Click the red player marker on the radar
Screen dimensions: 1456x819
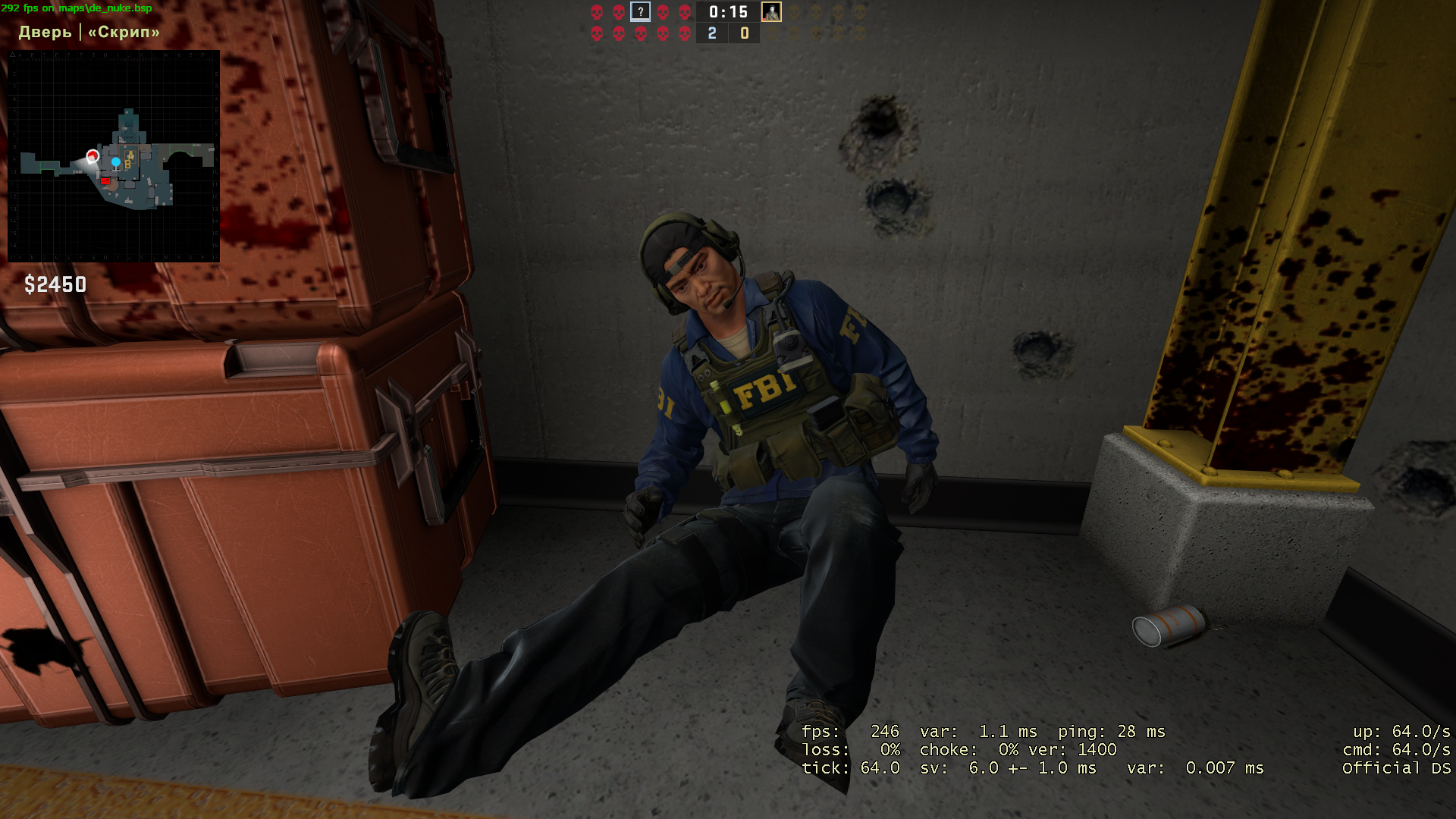click(x=93, y=156)
